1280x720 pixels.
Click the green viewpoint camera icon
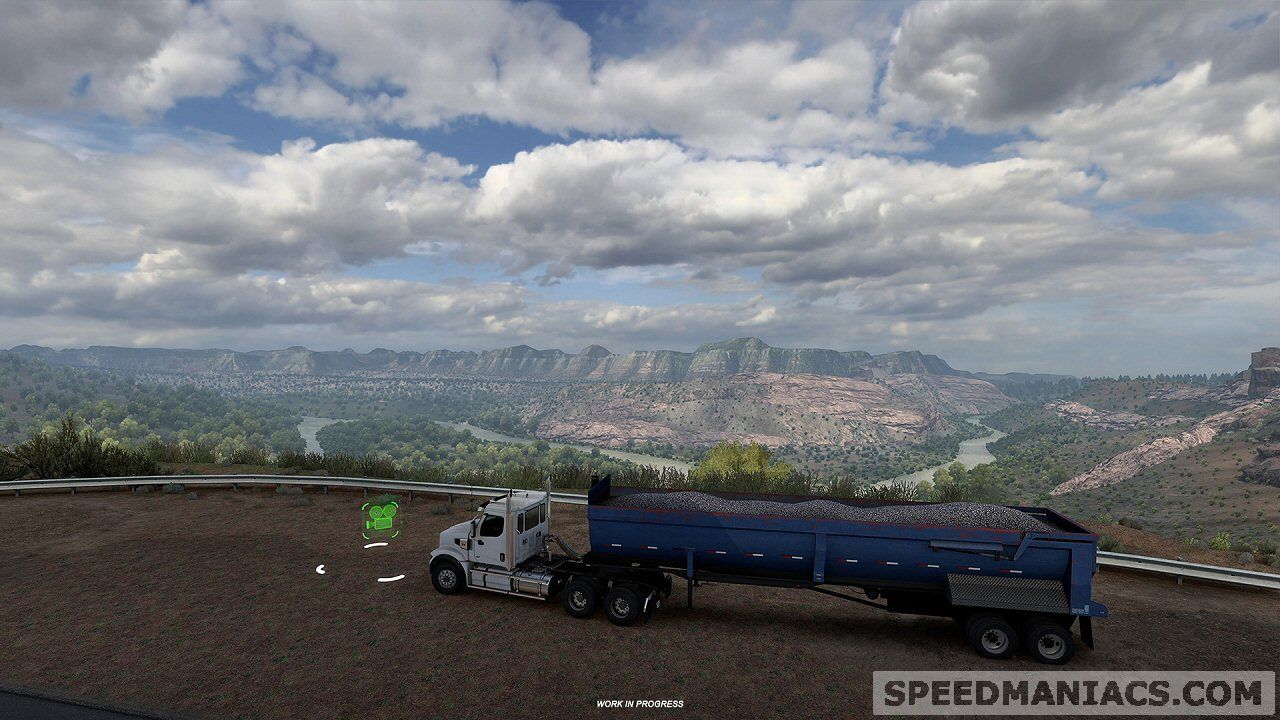[x=380, y=517]
